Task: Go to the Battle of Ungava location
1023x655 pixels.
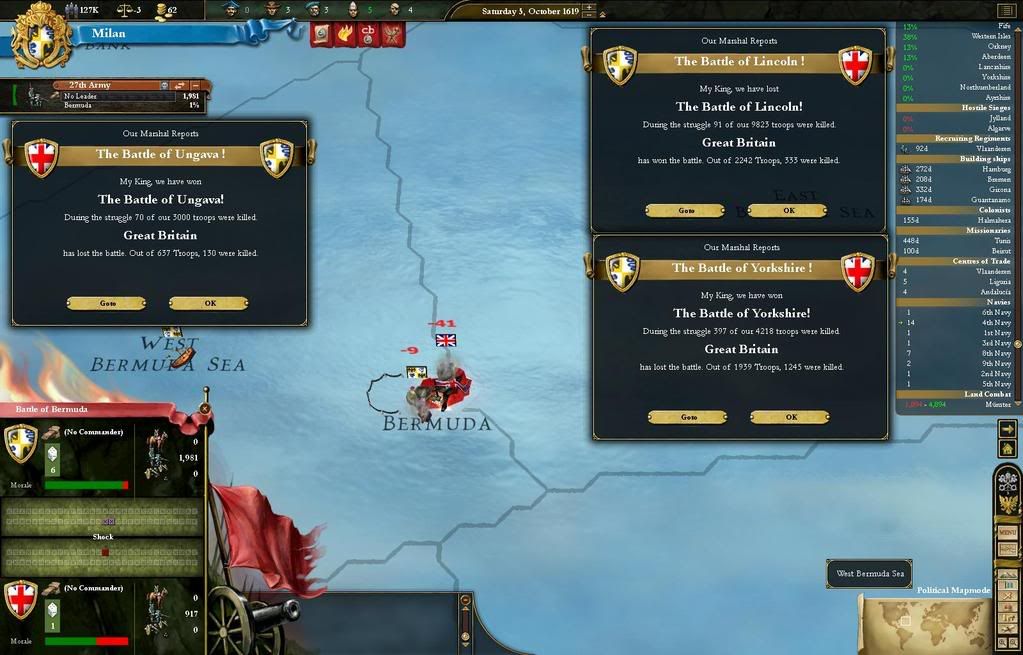Action: point(107,303)
